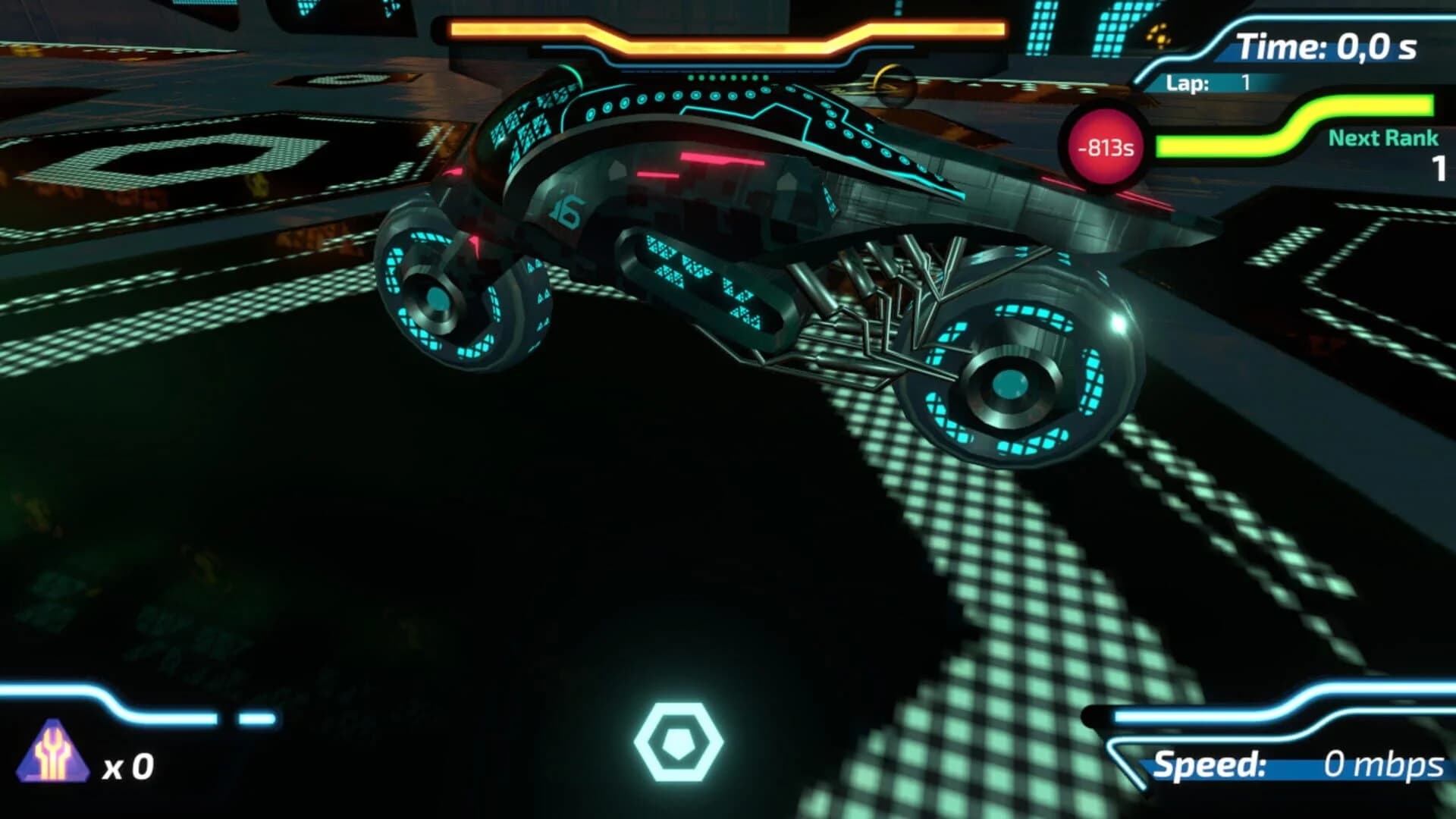
Task: Click the yellow warning arrow near Time display
Action: 1158,36
